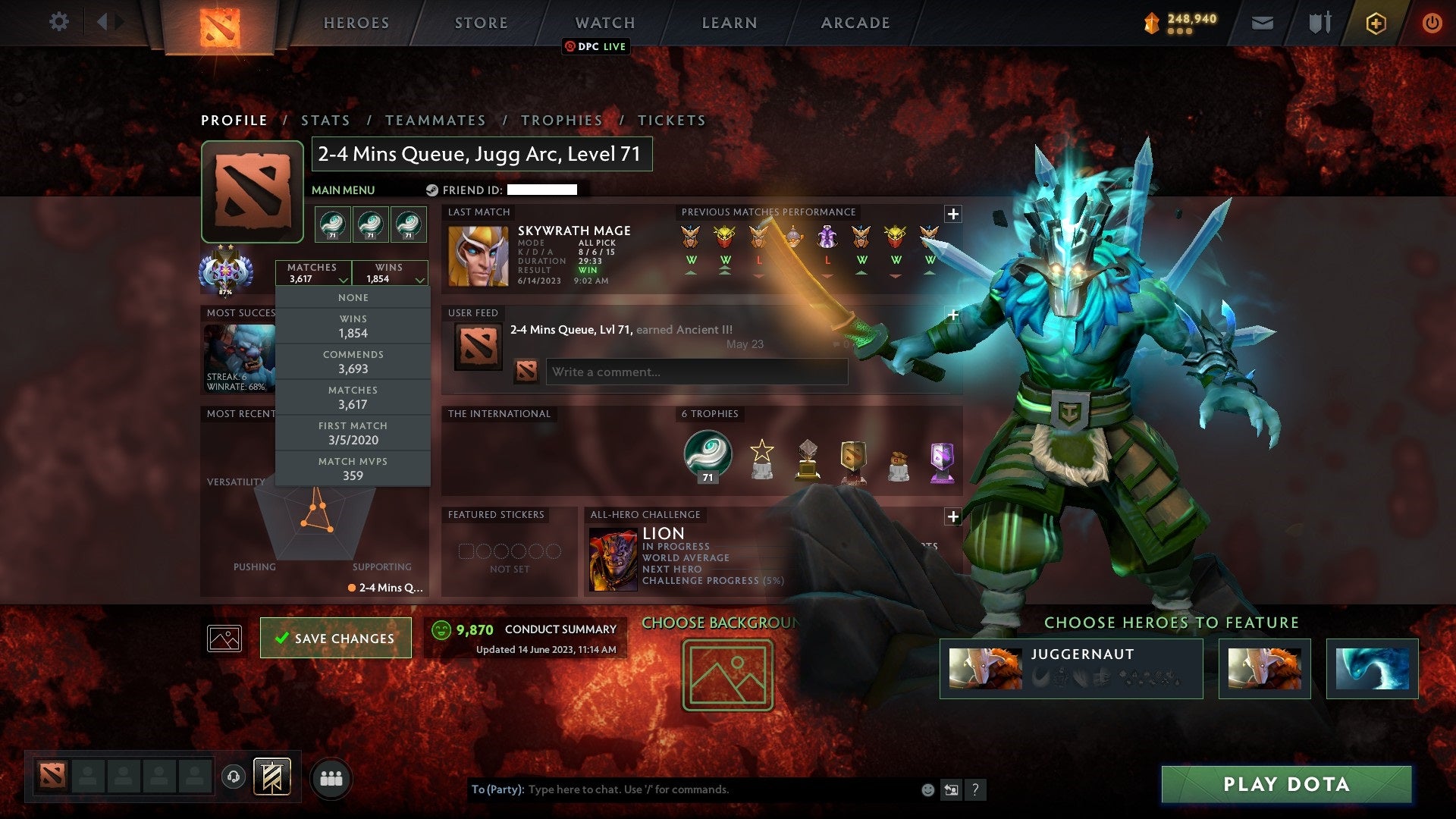Expand Previous Matches Performance with the plus button

click(952, 213)
